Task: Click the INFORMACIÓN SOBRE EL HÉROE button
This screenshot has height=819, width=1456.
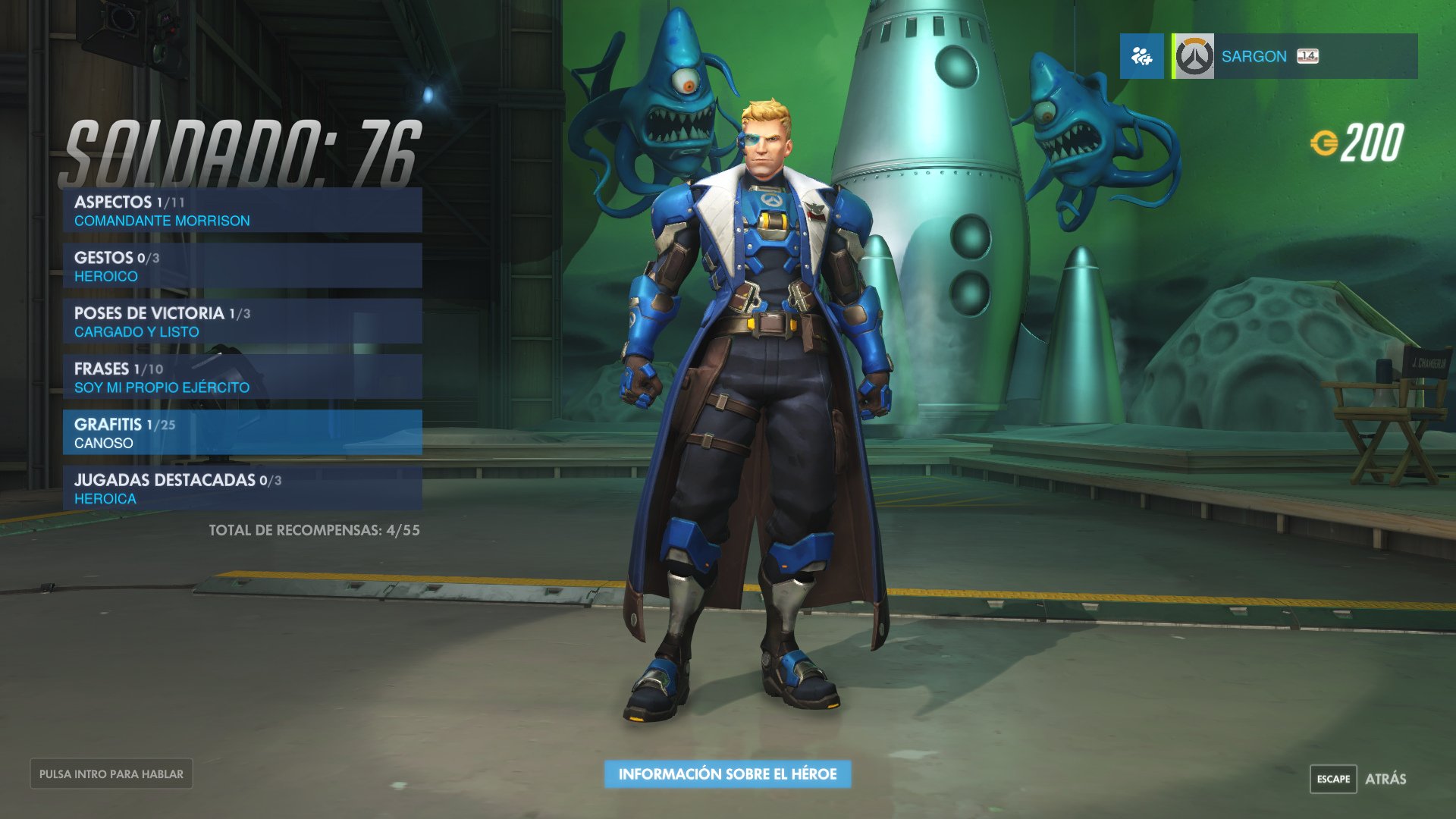Action: pyautogui.click(x=727, y=775)
